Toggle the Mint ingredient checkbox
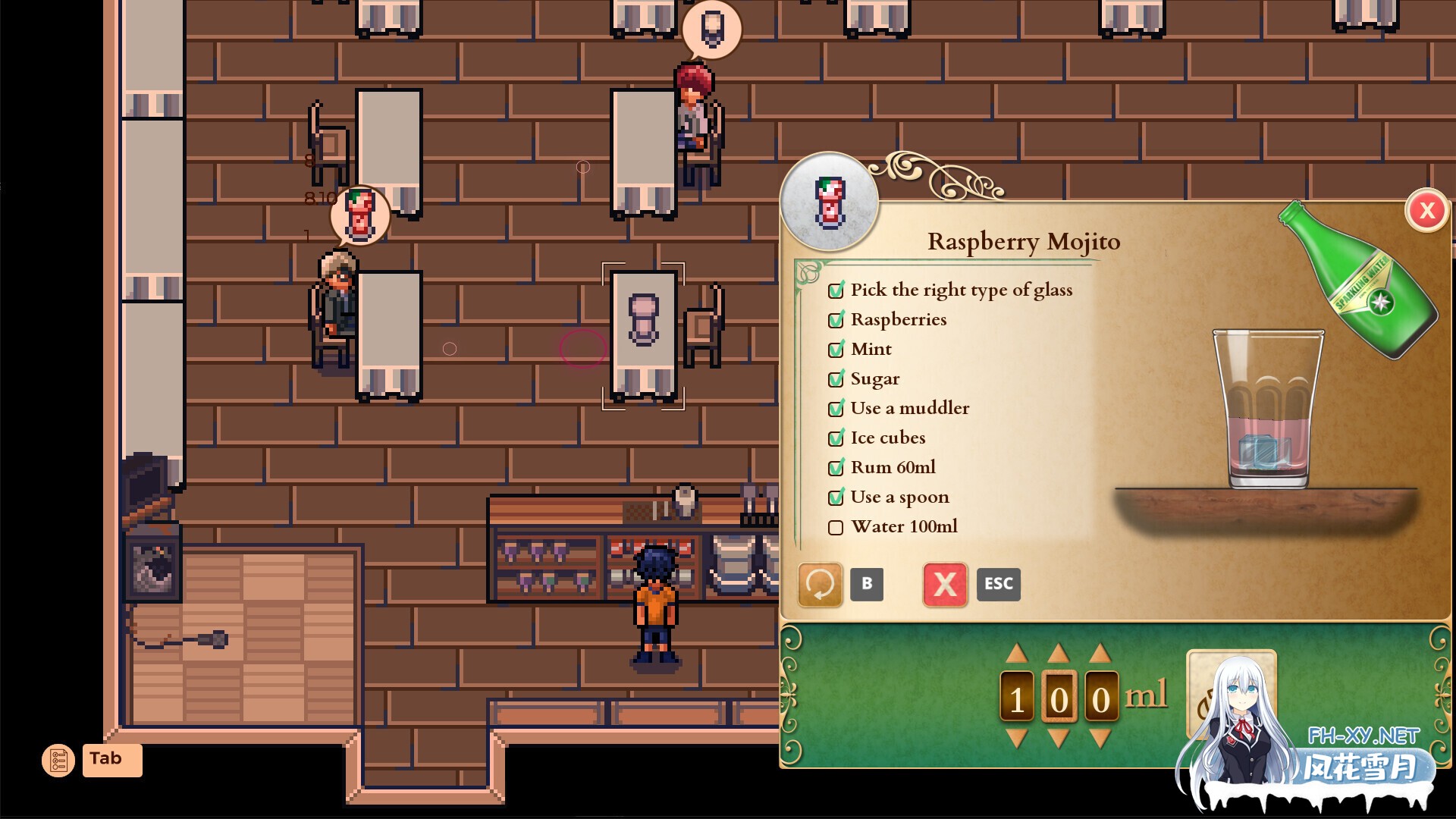Viewport: 1456px width, 819px height. point(836,349)
